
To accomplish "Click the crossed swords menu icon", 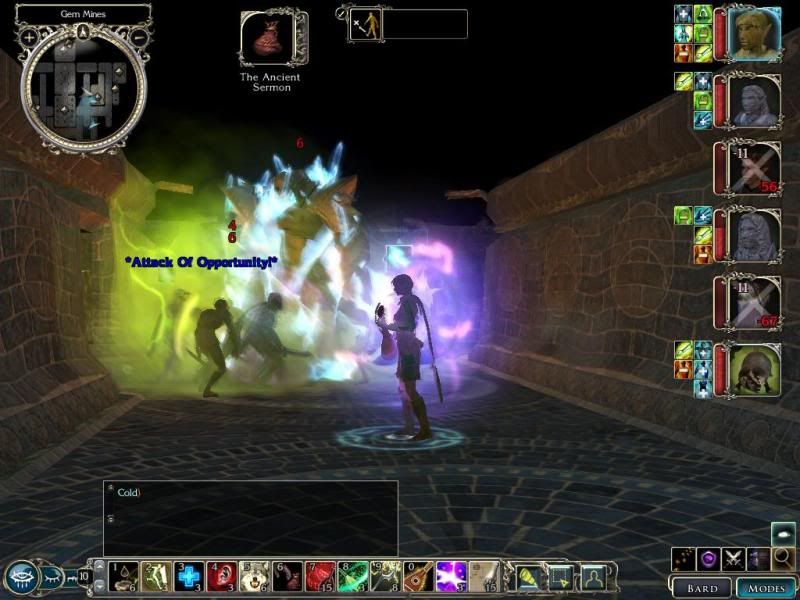I will (x=733, y=559).
